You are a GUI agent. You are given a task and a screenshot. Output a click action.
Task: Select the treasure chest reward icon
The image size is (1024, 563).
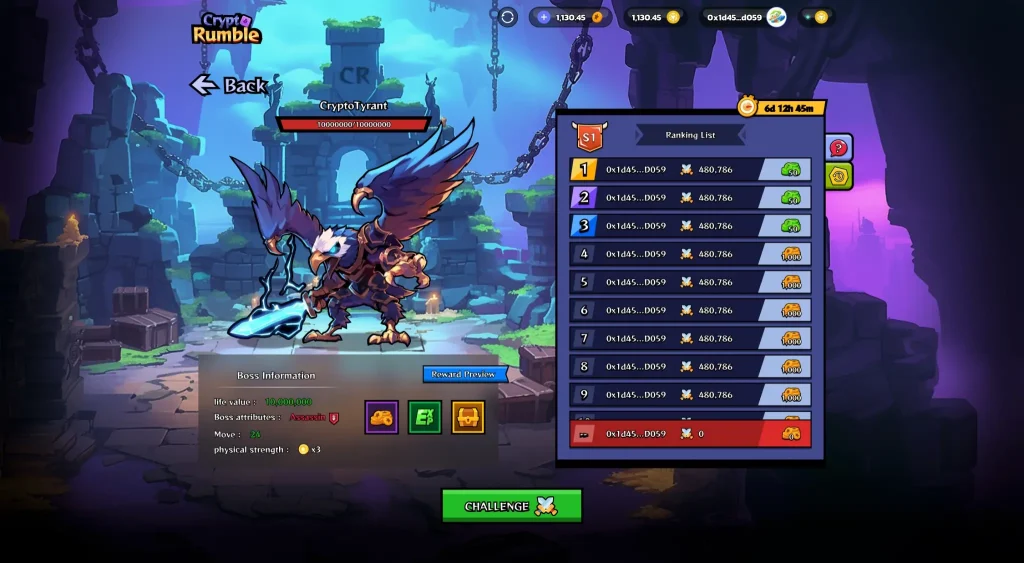pos(468,417)
